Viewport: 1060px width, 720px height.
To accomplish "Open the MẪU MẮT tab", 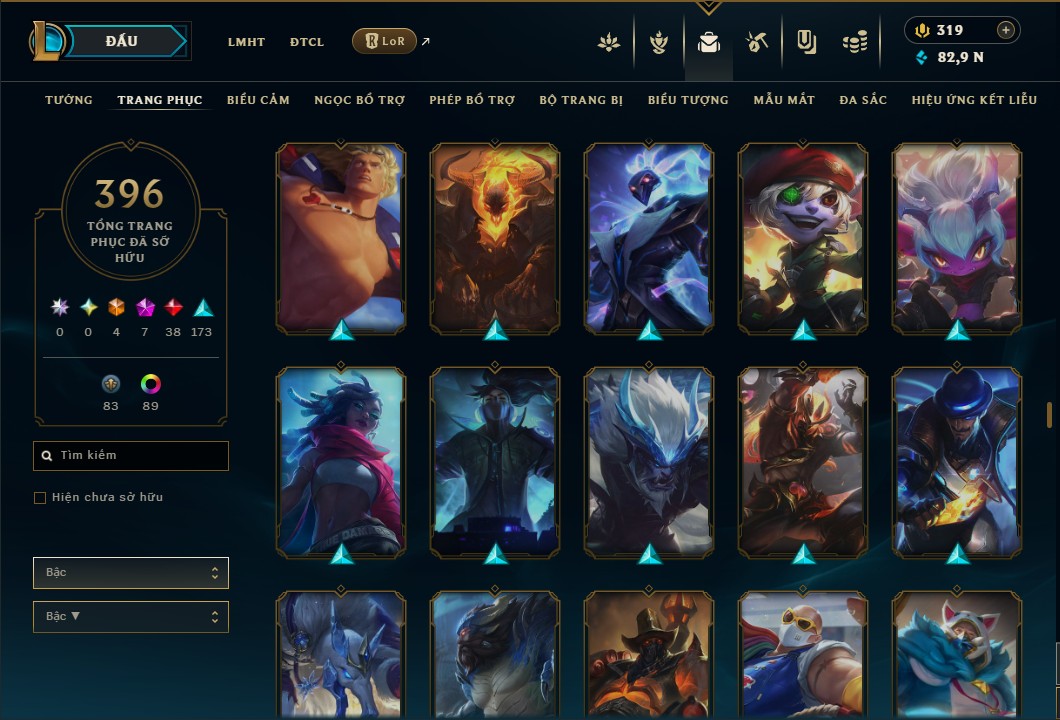I will [x=784, y=100].
